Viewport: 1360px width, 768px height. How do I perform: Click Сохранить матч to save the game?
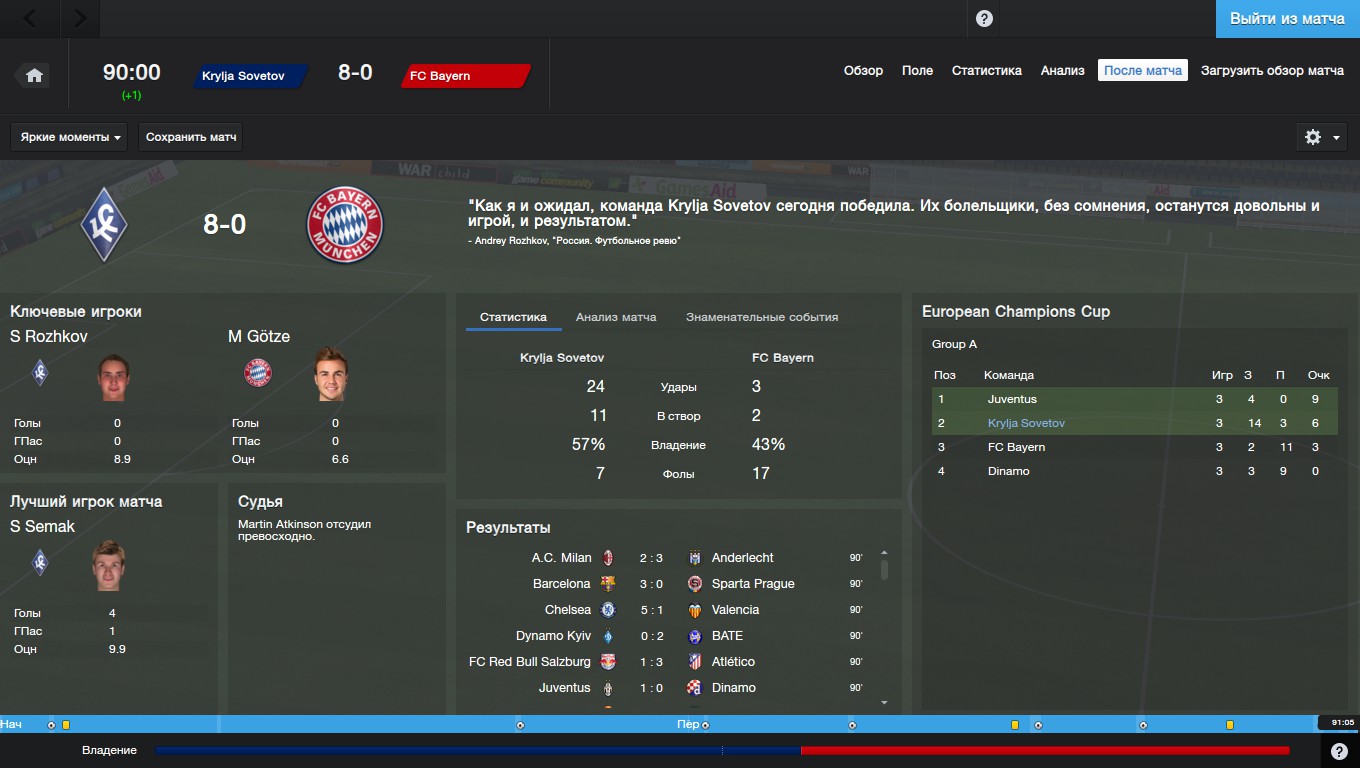click(190, 136)
